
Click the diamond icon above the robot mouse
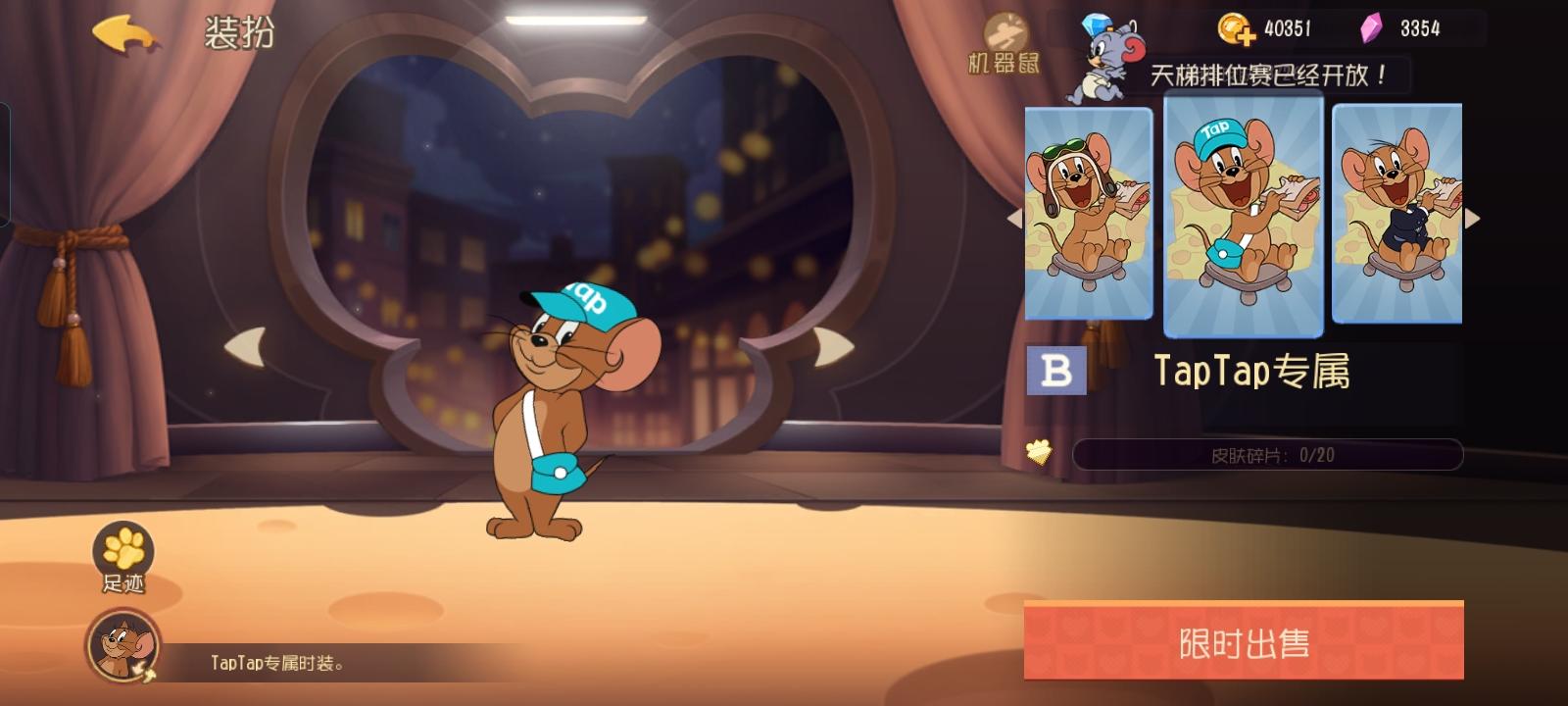click(x=1098, y=22)
